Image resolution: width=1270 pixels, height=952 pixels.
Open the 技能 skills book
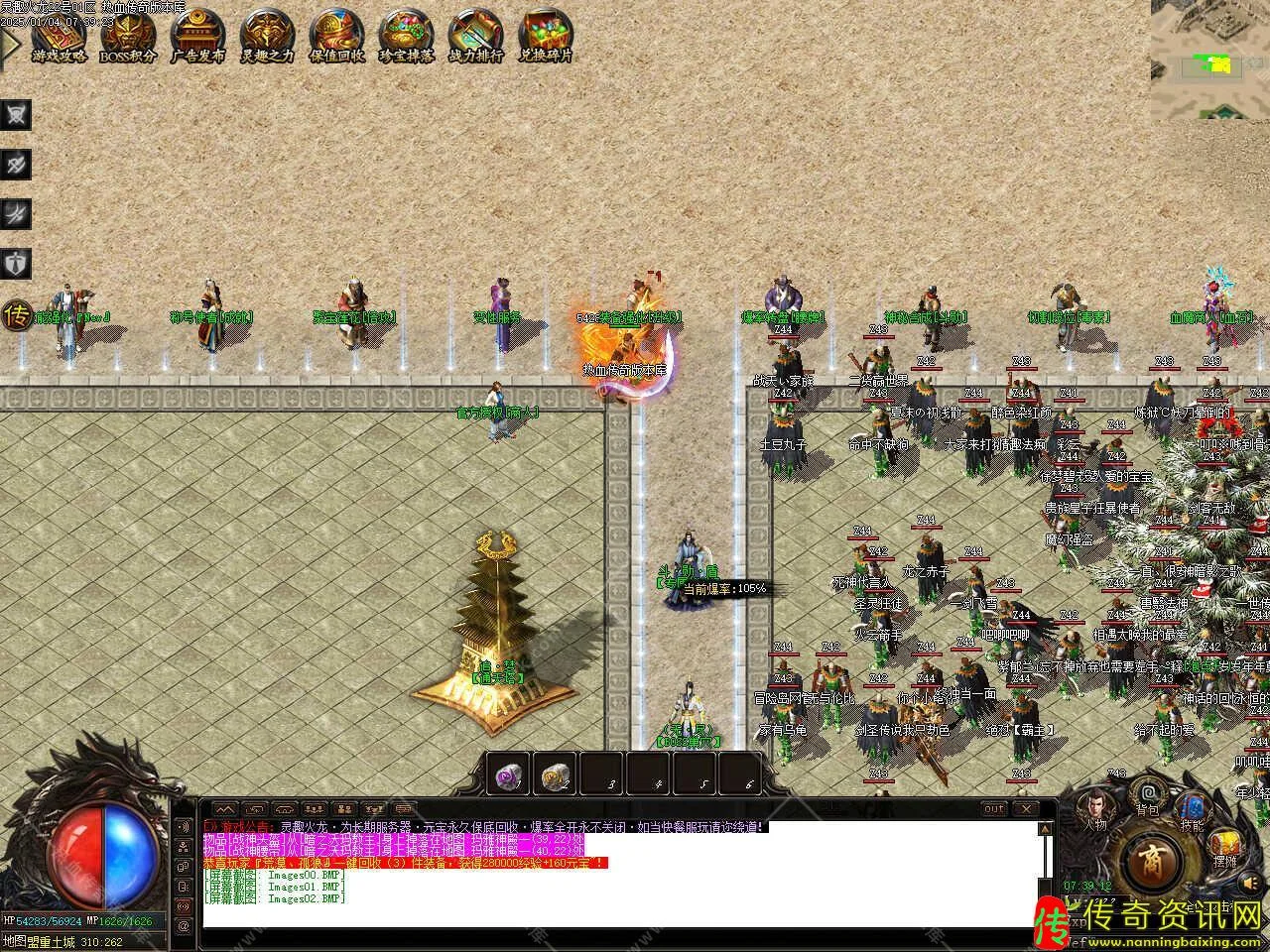click(1192, 810)
